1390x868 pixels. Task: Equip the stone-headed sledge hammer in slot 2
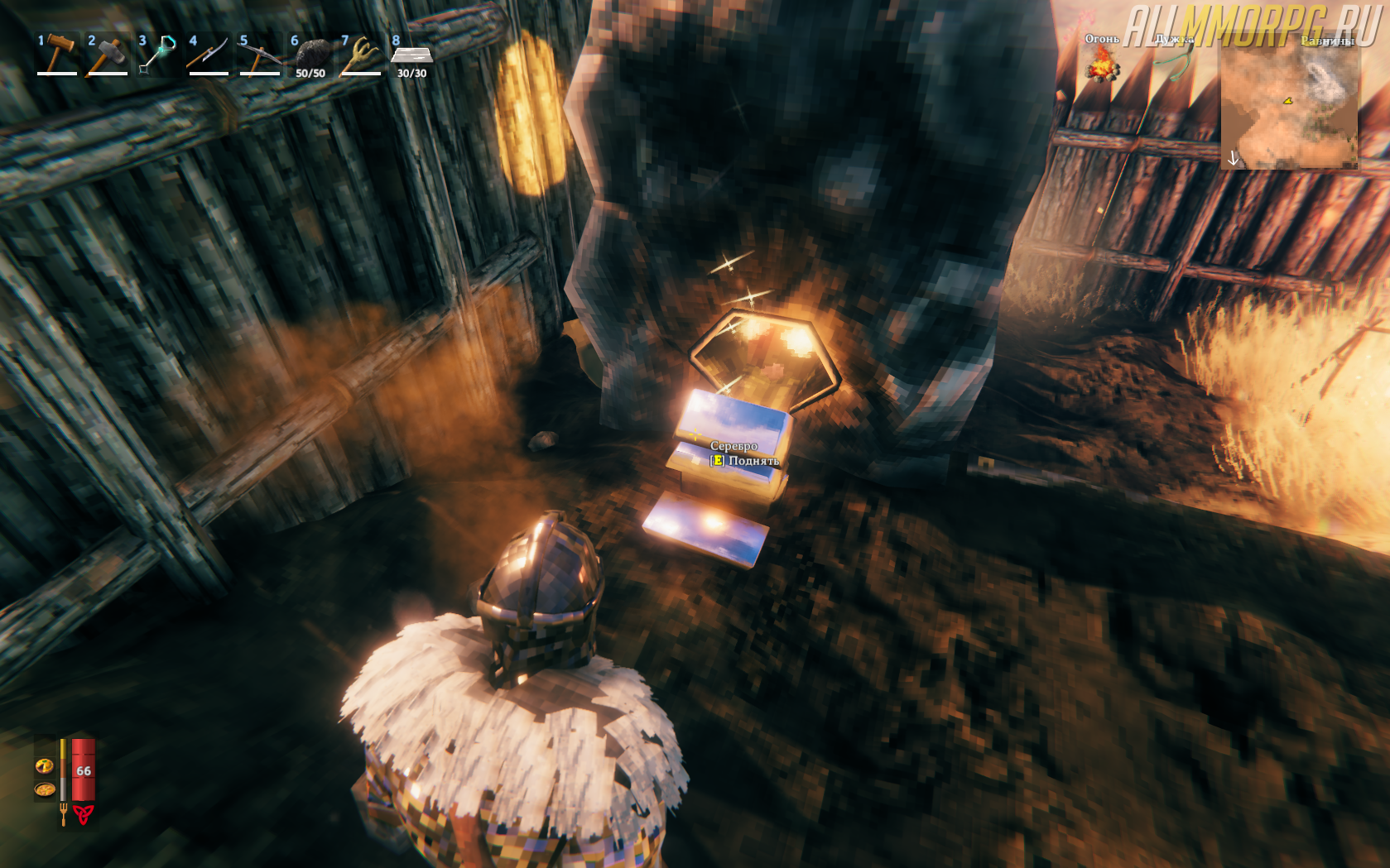click(x=108, y=55)
